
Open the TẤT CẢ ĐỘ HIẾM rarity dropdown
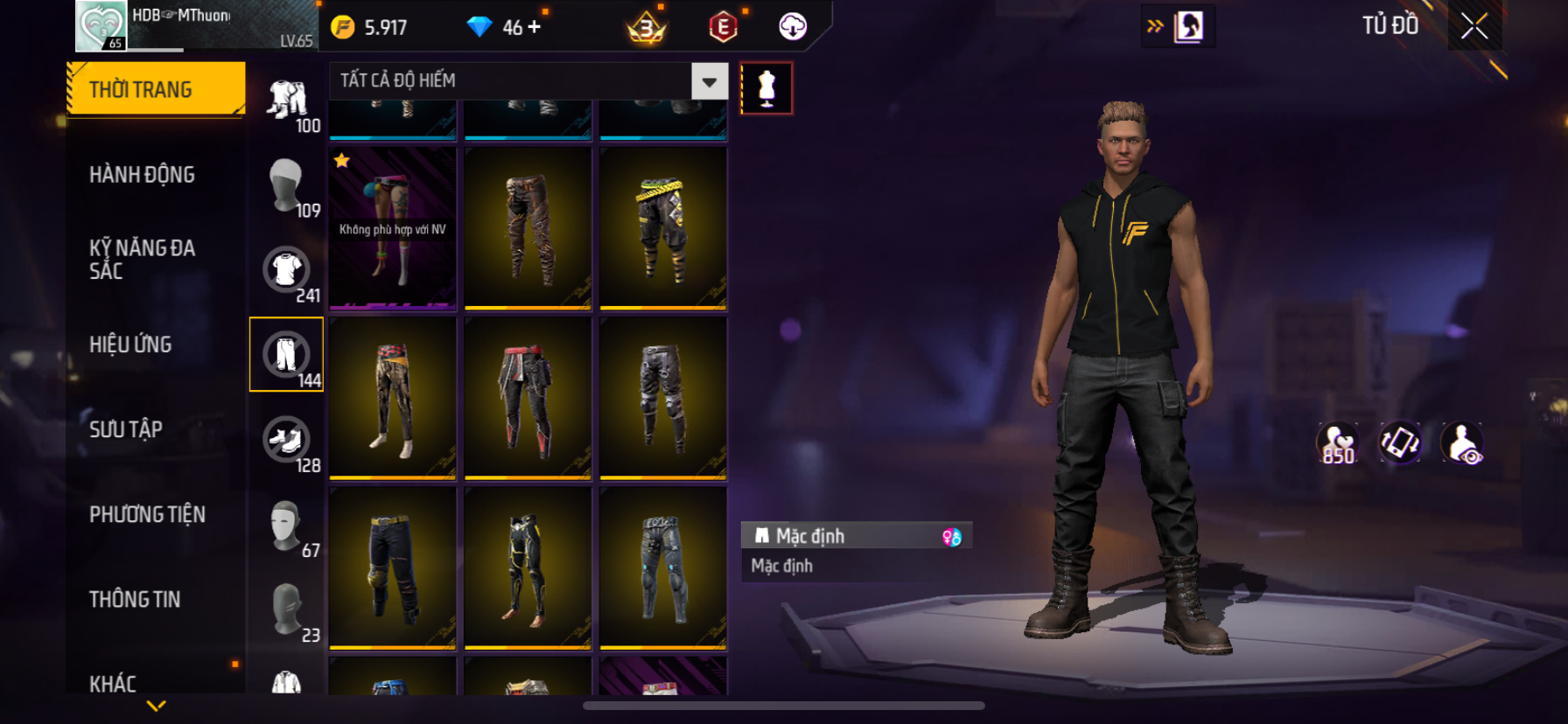coord(710,81)
